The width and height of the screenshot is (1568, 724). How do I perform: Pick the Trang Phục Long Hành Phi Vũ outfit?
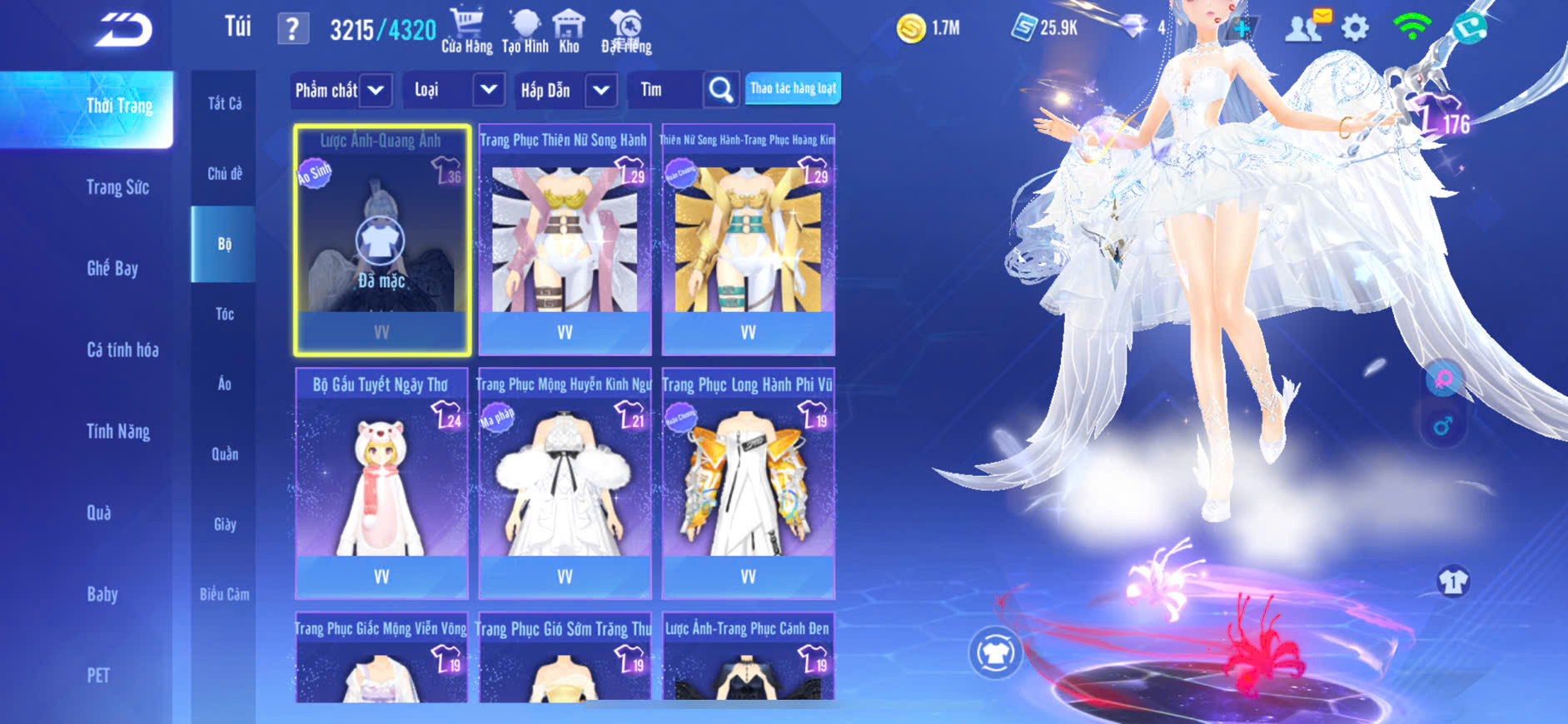(748, 483)
